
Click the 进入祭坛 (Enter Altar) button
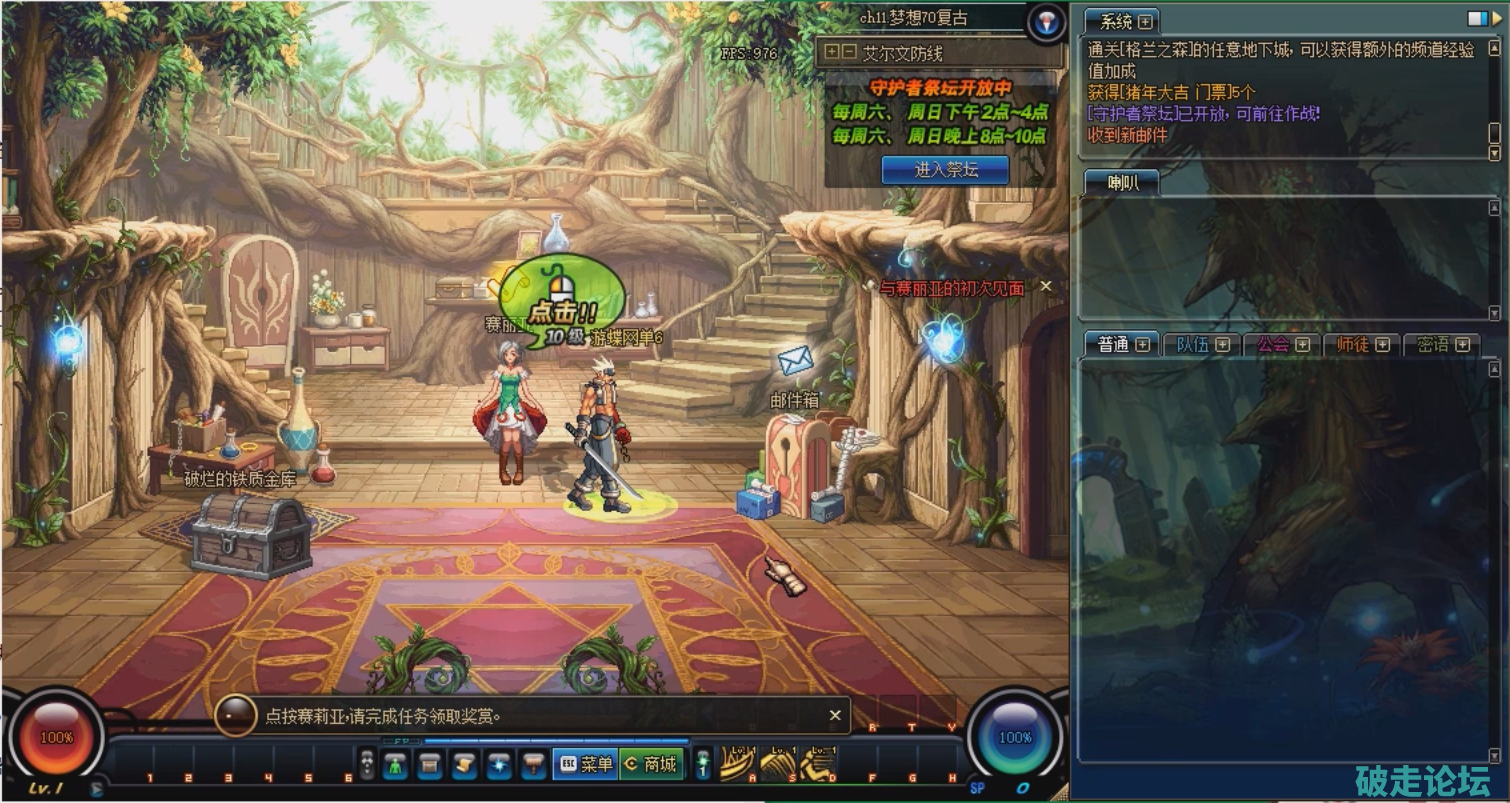(945, 170)
